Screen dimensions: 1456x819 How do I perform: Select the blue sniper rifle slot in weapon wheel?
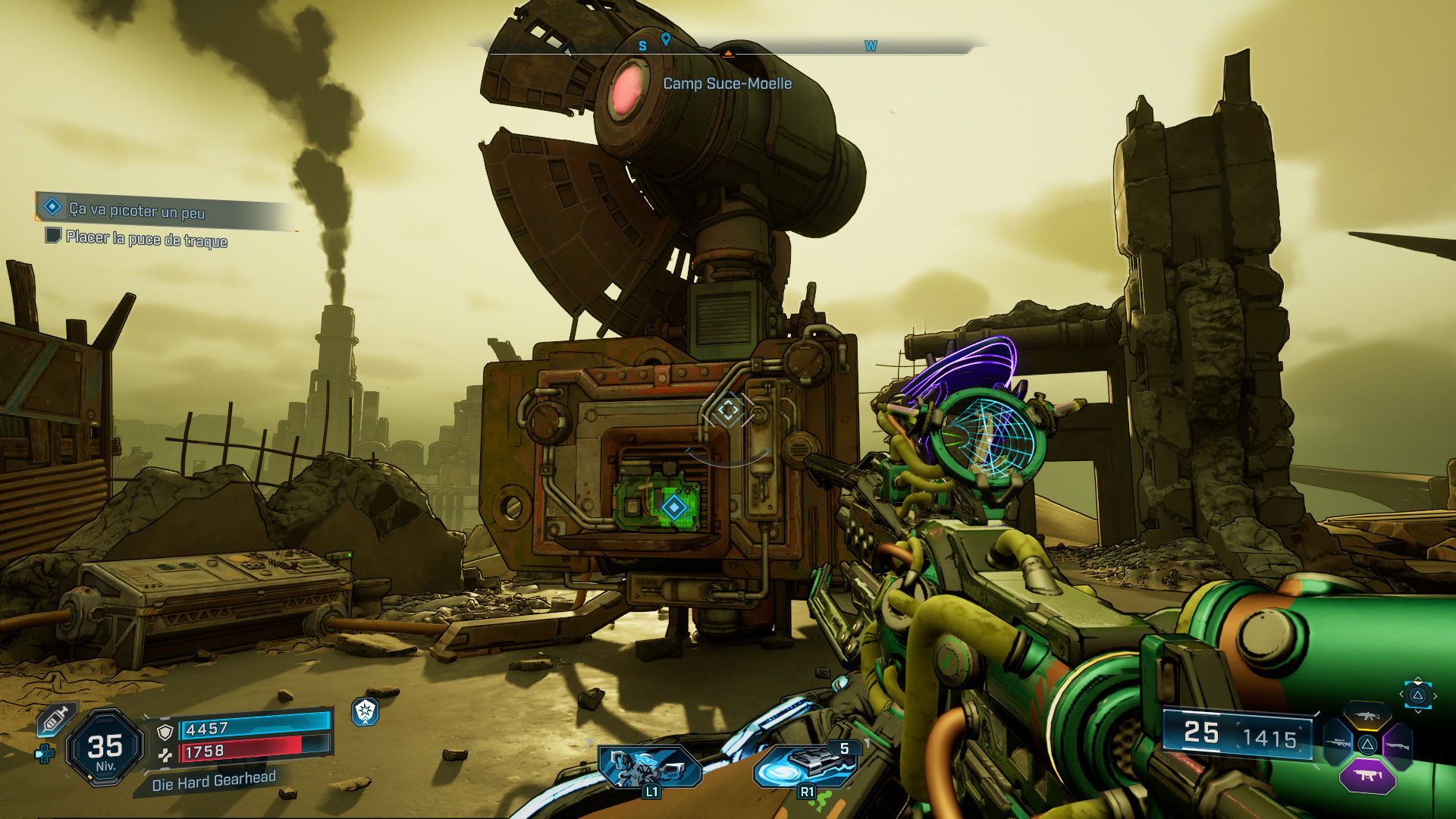pyautogui.click(x=1336, y=743)
